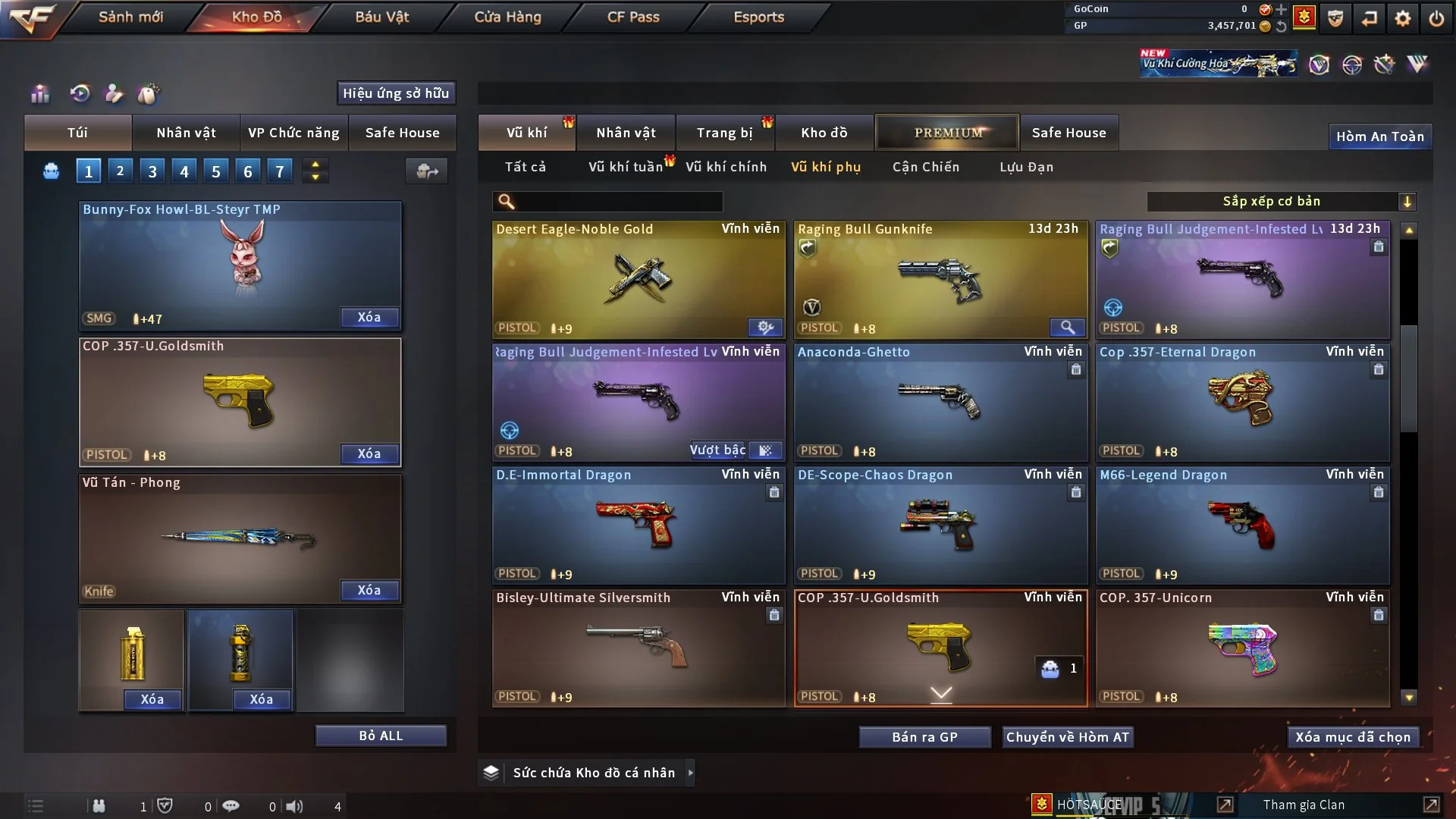Pick the M66-Legend Dragon revolver
1456x819 pixels.
(1242, 526)
